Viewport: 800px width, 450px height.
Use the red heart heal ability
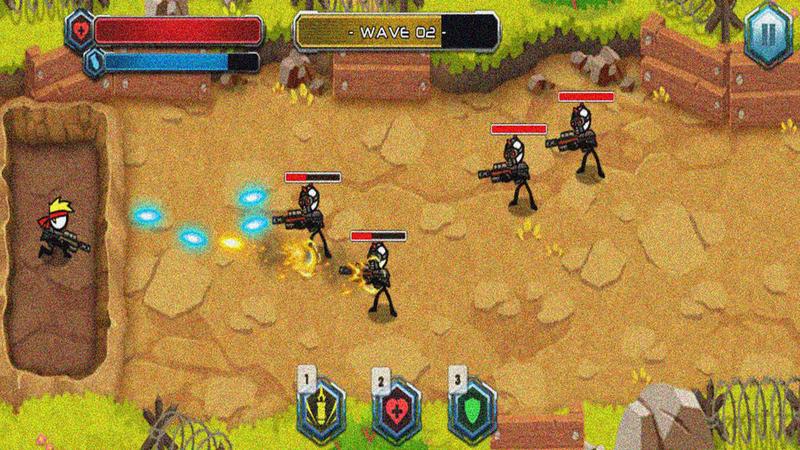coord(397,407)
